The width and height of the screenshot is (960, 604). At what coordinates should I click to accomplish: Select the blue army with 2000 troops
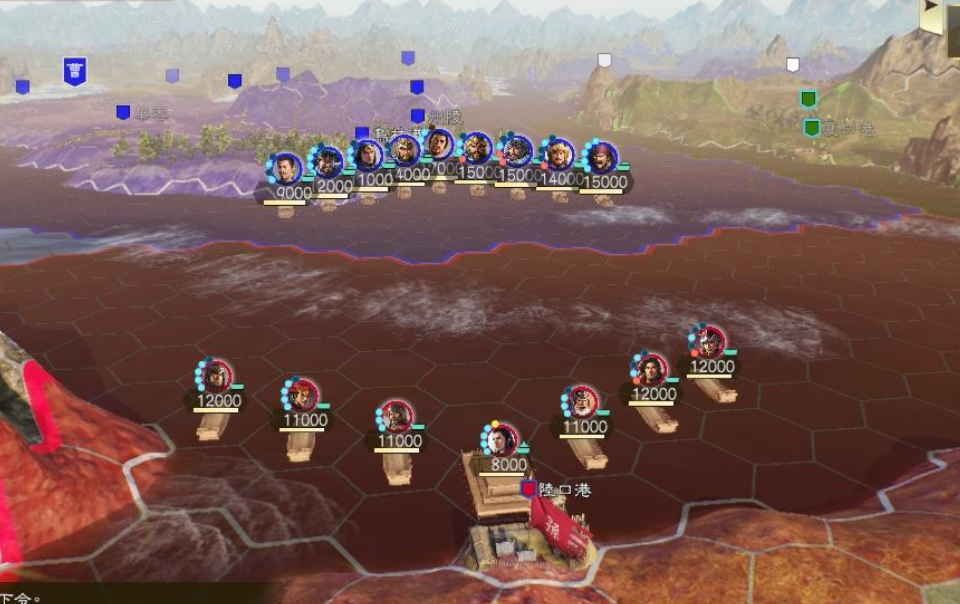[328, 162]
